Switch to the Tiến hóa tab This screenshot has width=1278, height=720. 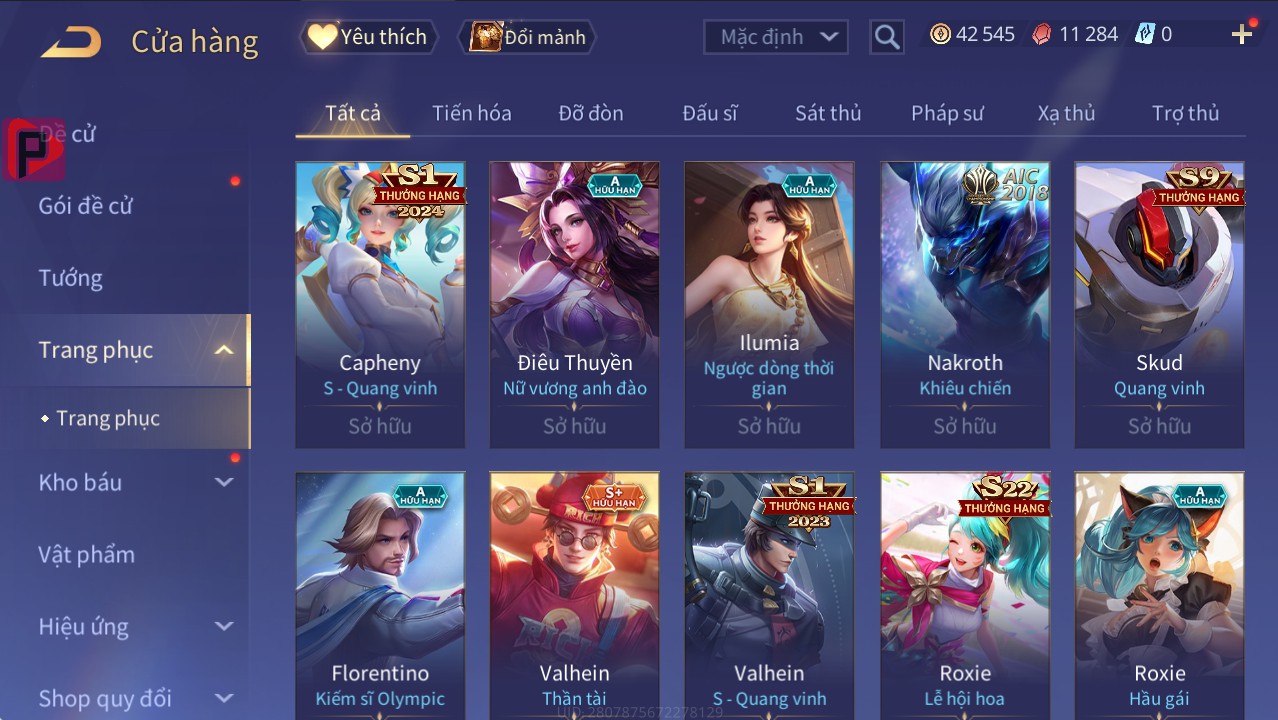[471, 113]
